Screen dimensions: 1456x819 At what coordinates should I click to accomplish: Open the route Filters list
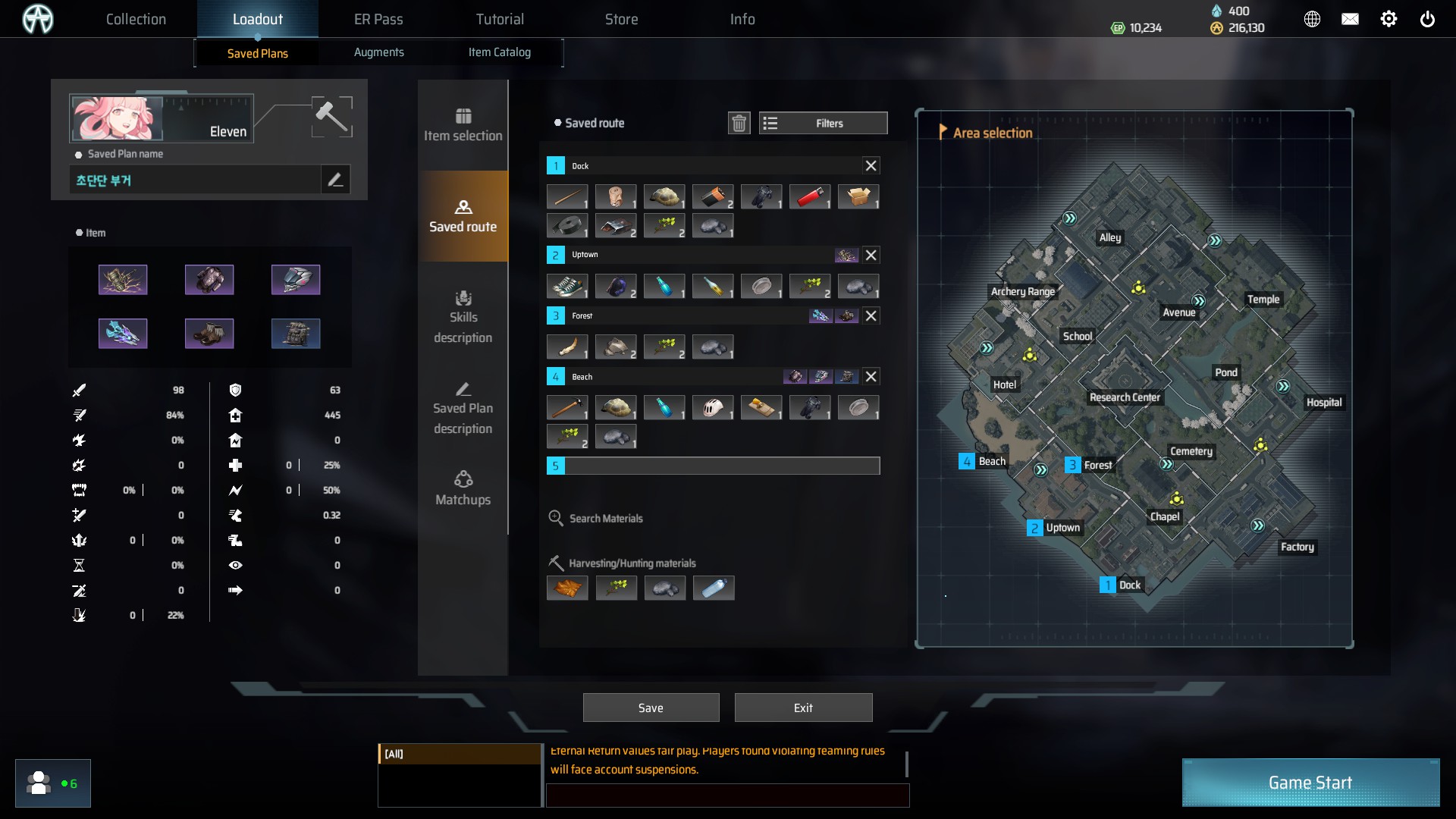[x=823, y=123]
